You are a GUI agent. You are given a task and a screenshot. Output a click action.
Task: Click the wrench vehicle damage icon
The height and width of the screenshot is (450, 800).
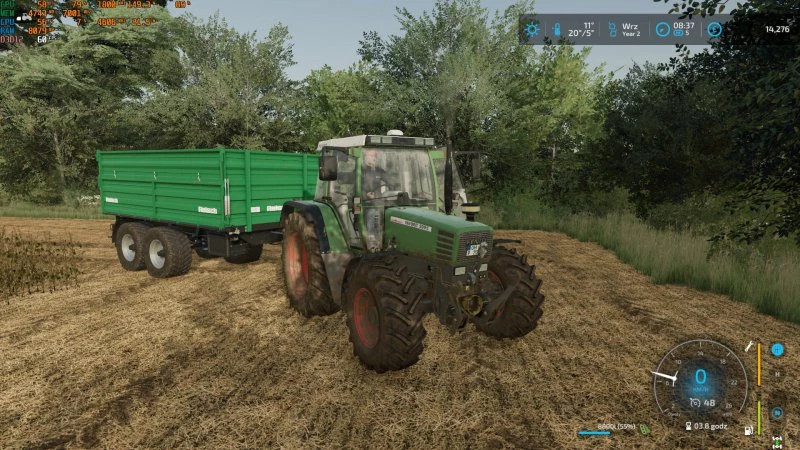point(748,346)
